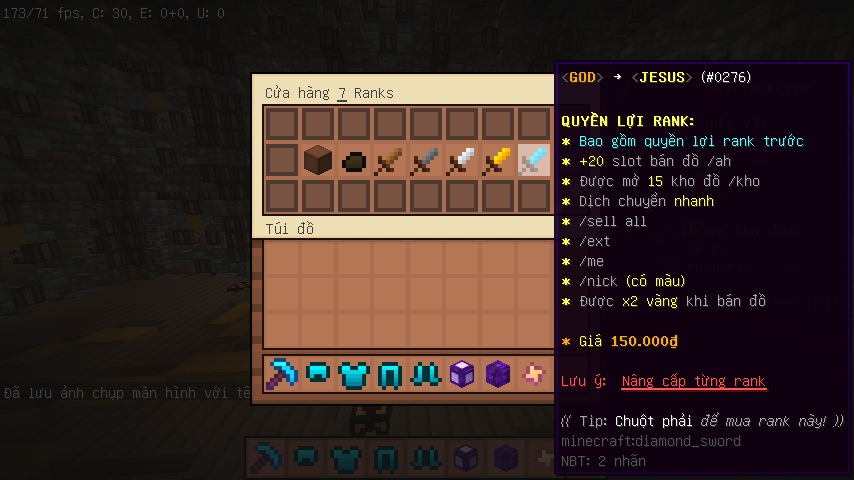The height and width of the screenshot is (480, 854).
Task: Select the diamond chestplate slot
Action: (354, 374)
